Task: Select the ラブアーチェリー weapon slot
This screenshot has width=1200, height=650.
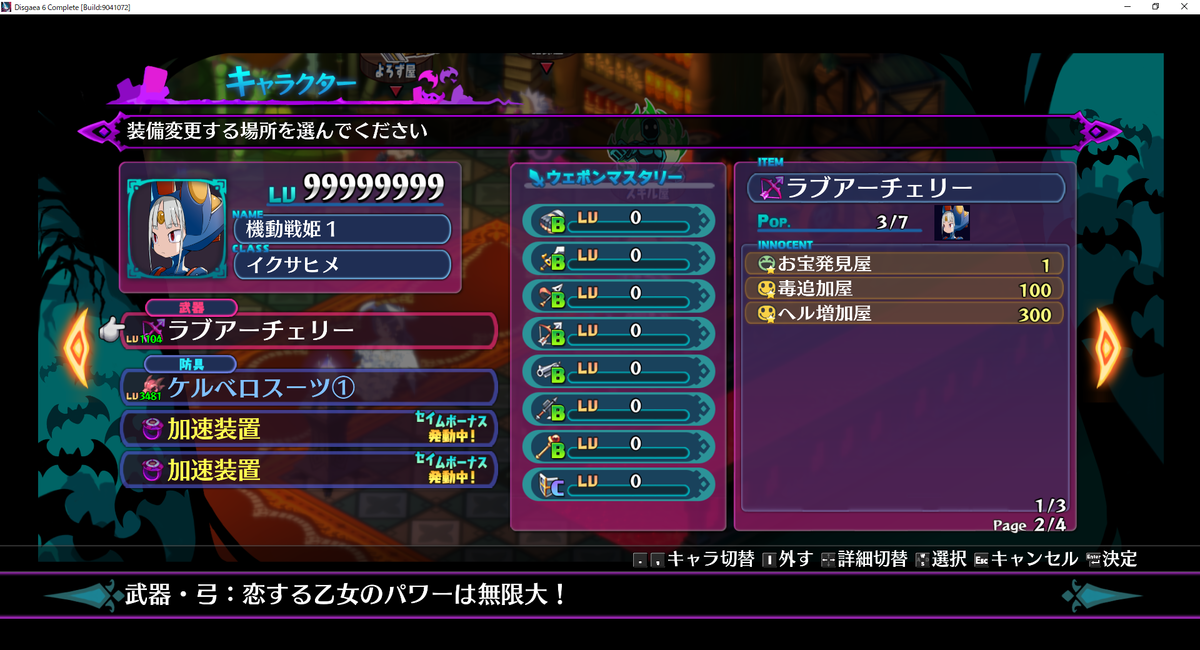Action: coord(310,331)
